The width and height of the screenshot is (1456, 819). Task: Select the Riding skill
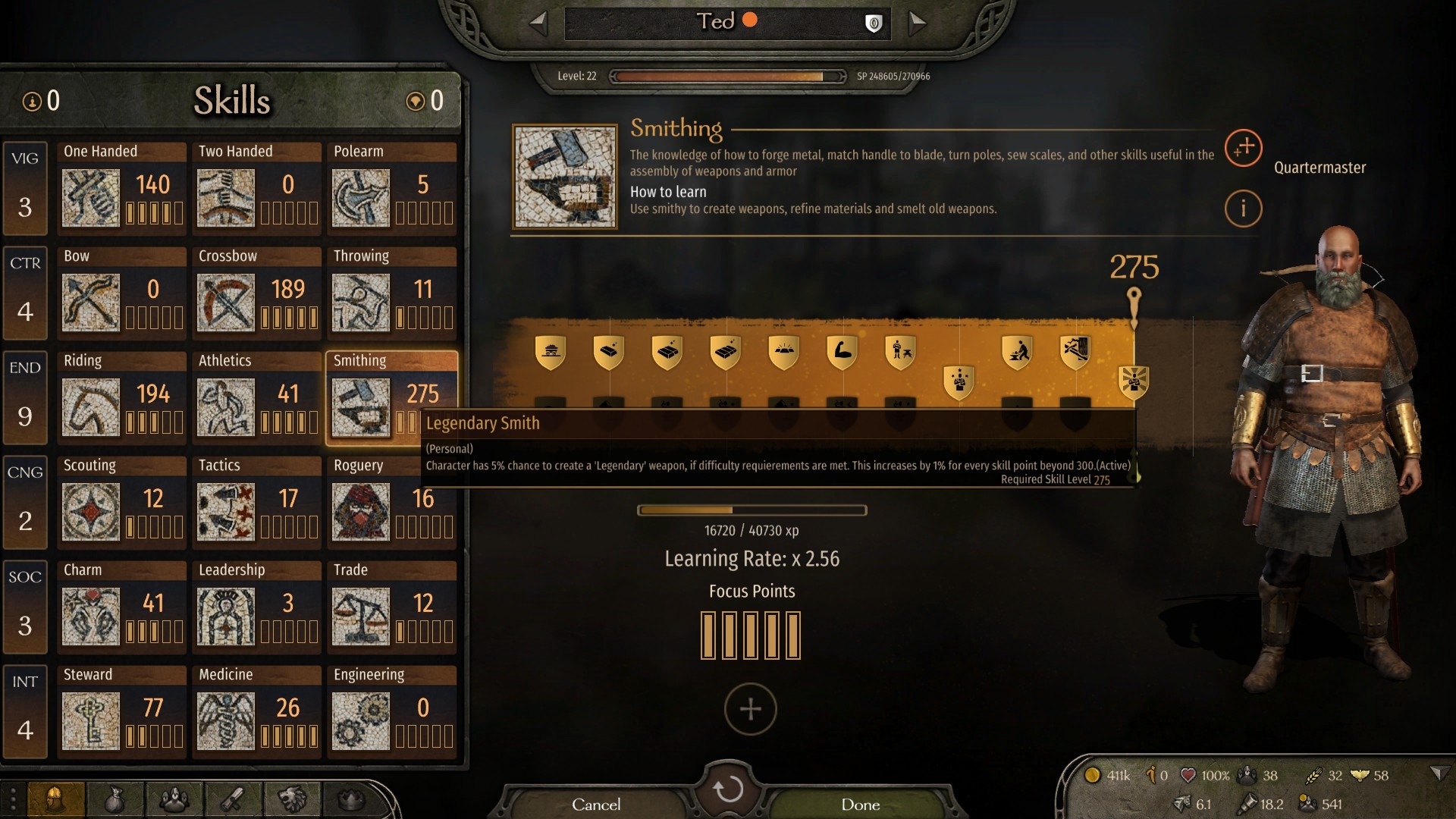click(x=122, y=395)
